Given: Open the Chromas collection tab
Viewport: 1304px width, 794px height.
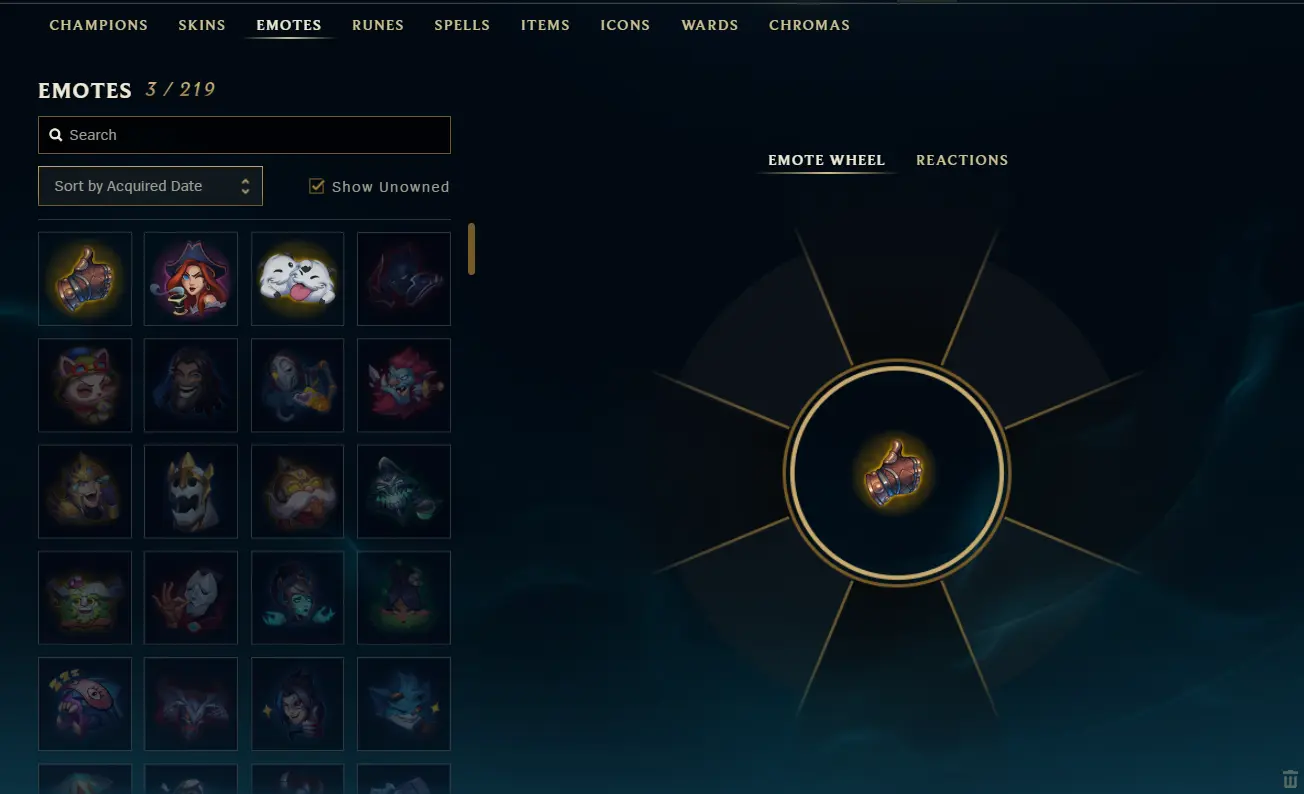Looking at the screenshot, I should [x=809, y=25].
